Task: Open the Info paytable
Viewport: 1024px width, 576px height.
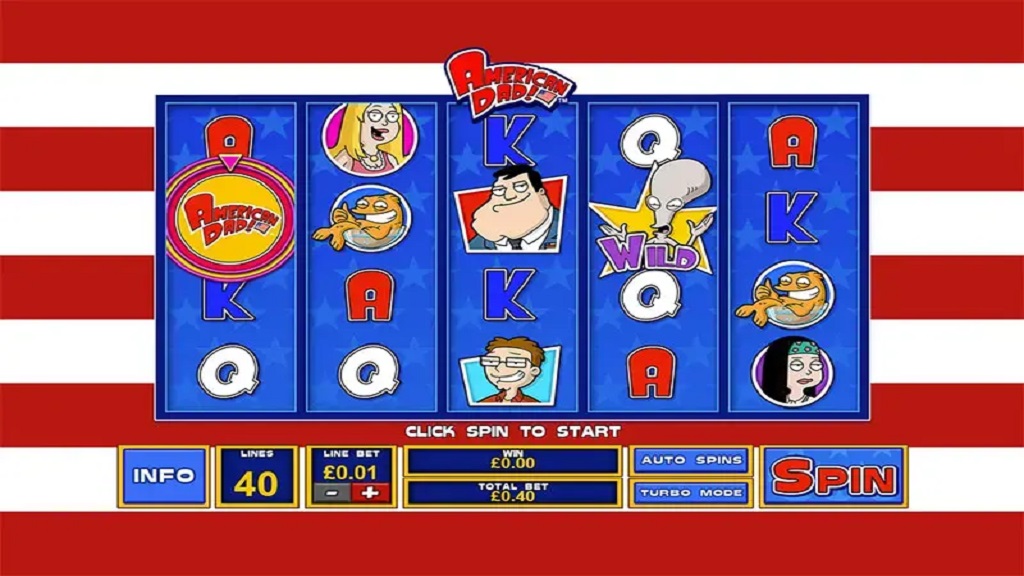Action: [163, 477]
